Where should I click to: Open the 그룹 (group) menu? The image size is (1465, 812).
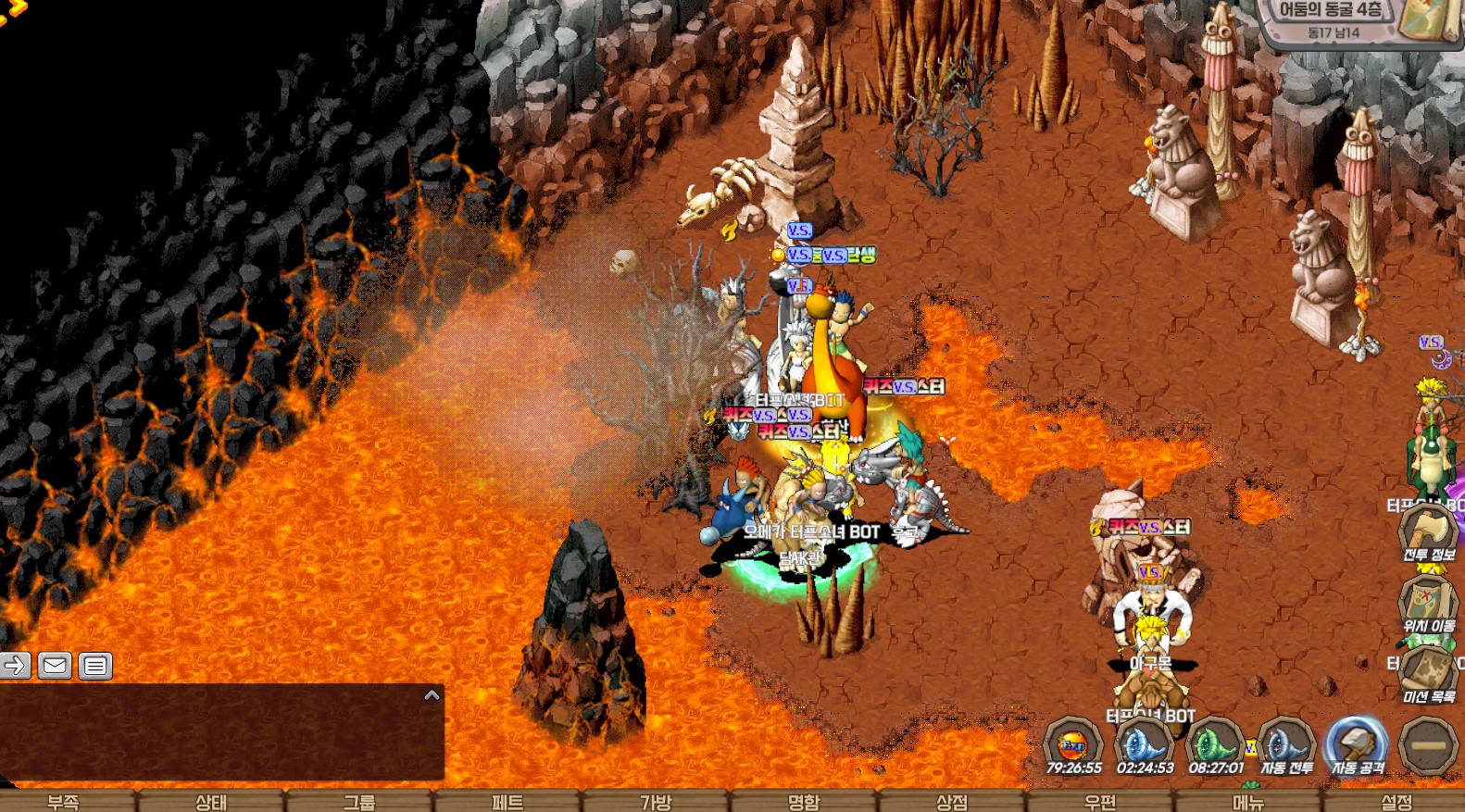359,801
